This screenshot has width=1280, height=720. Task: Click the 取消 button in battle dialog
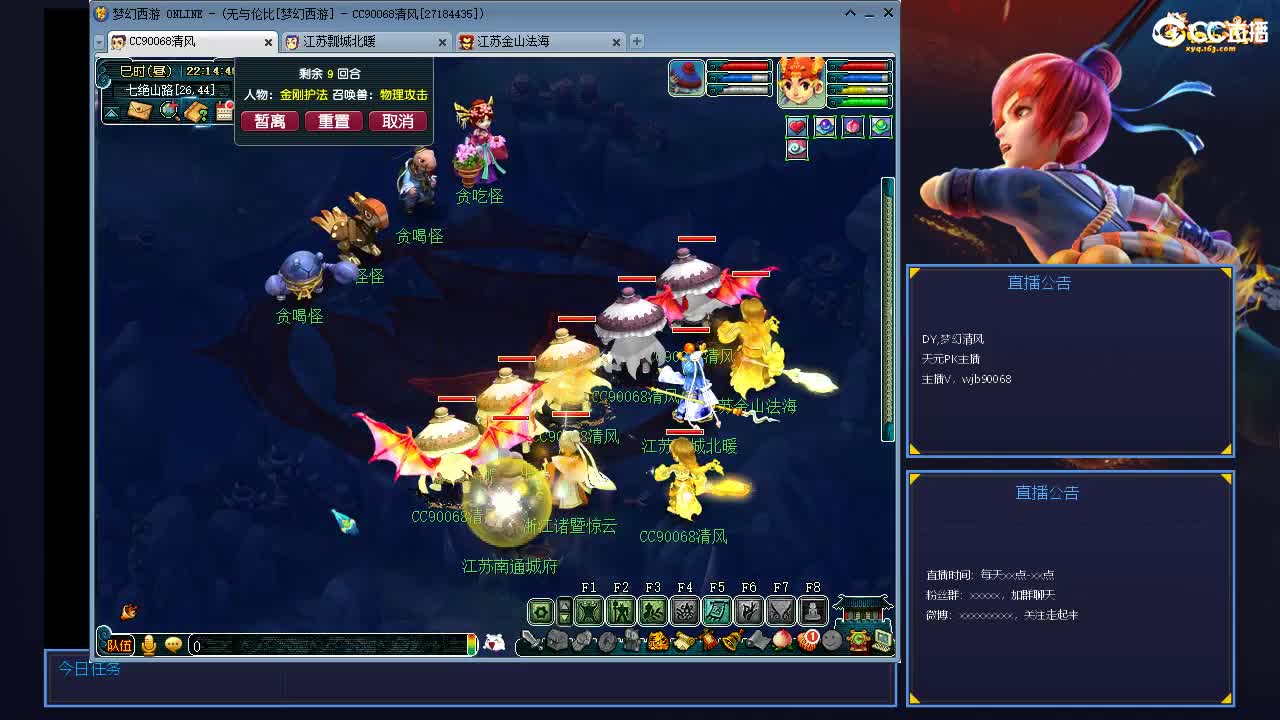(400, 120)
